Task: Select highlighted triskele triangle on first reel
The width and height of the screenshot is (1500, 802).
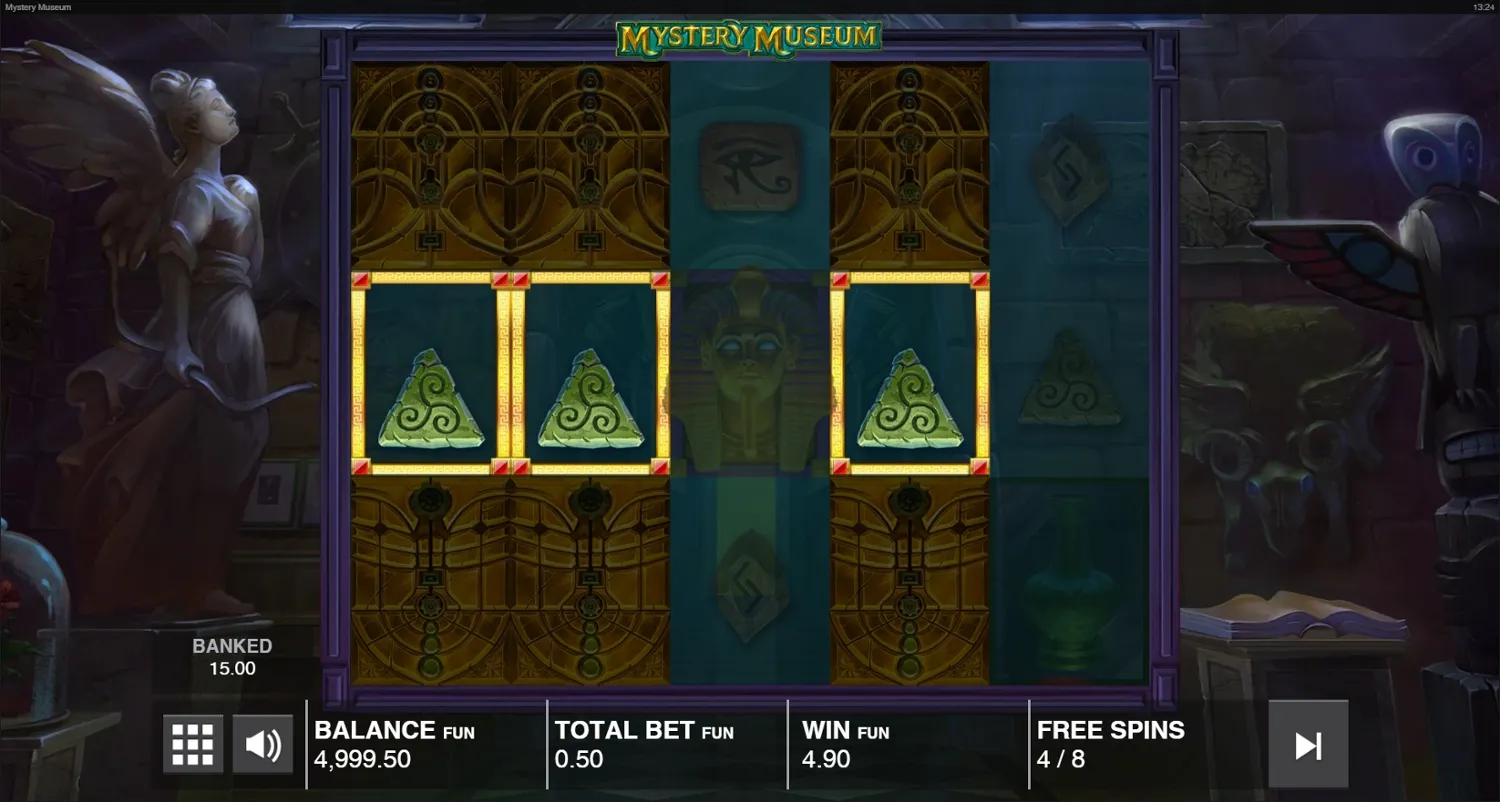Action: click(430, 400)
